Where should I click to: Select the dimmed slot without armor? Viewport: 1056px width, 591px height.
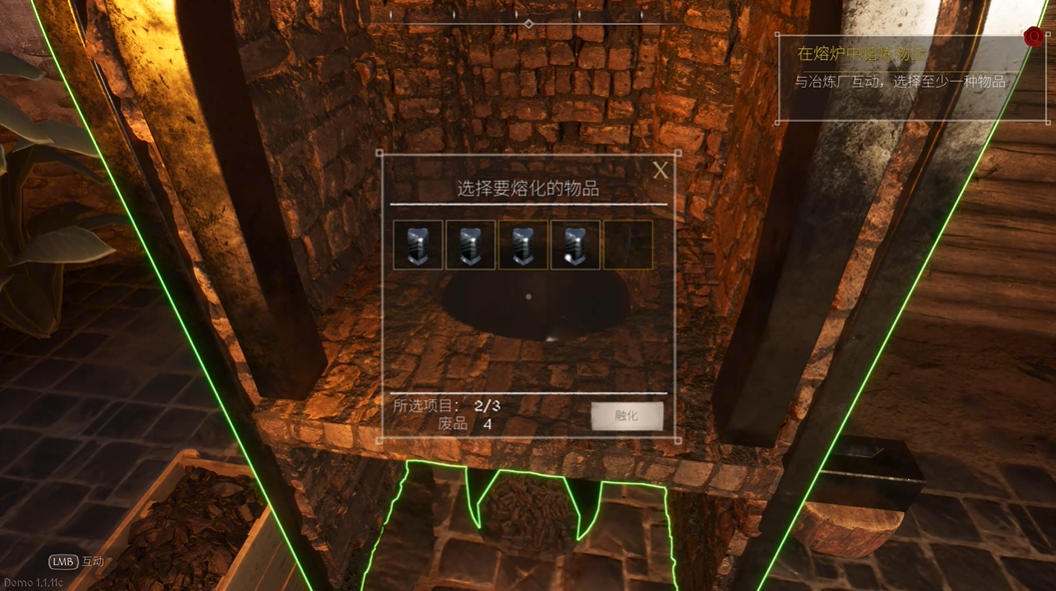(628, 245)
